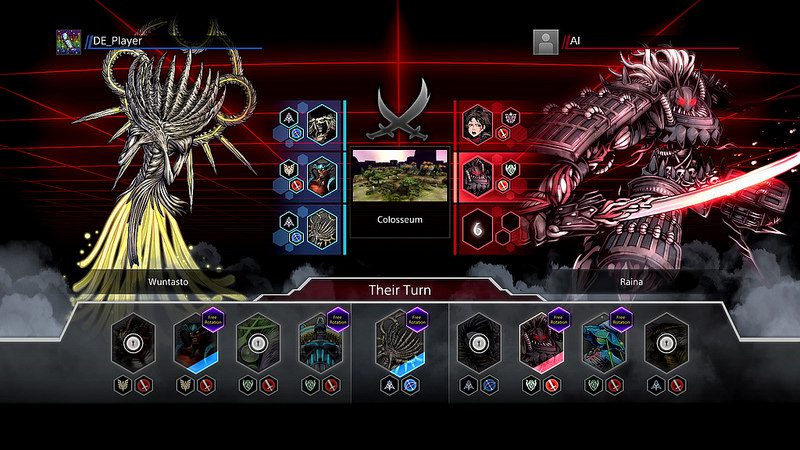Select Wuntasto in blue team's bottom slot

click(x=322, y=227)
